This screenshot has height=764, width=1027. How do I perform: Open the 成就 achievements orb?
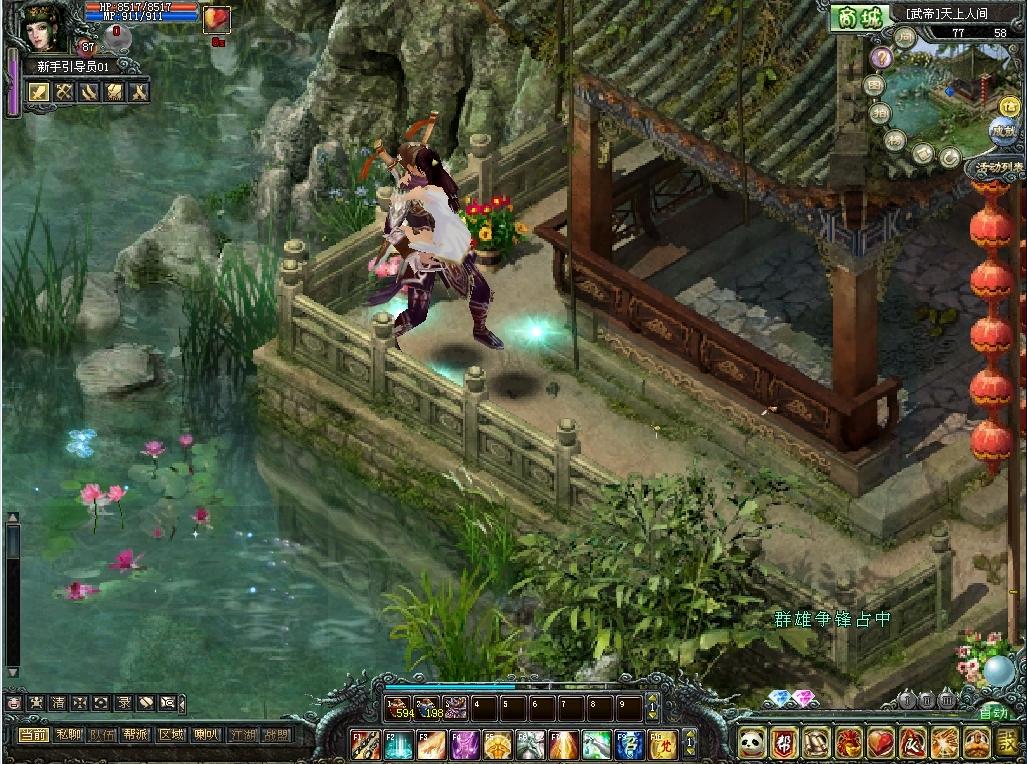click(x=1001, y=130)
